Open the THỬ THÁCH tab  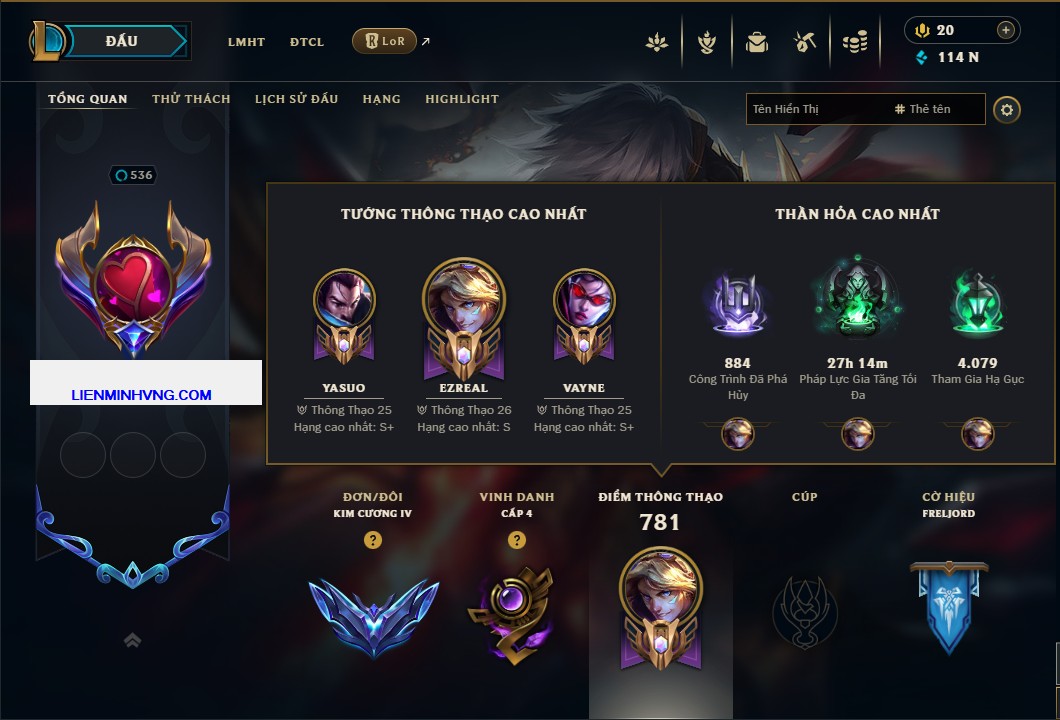[x=191, y=99]
